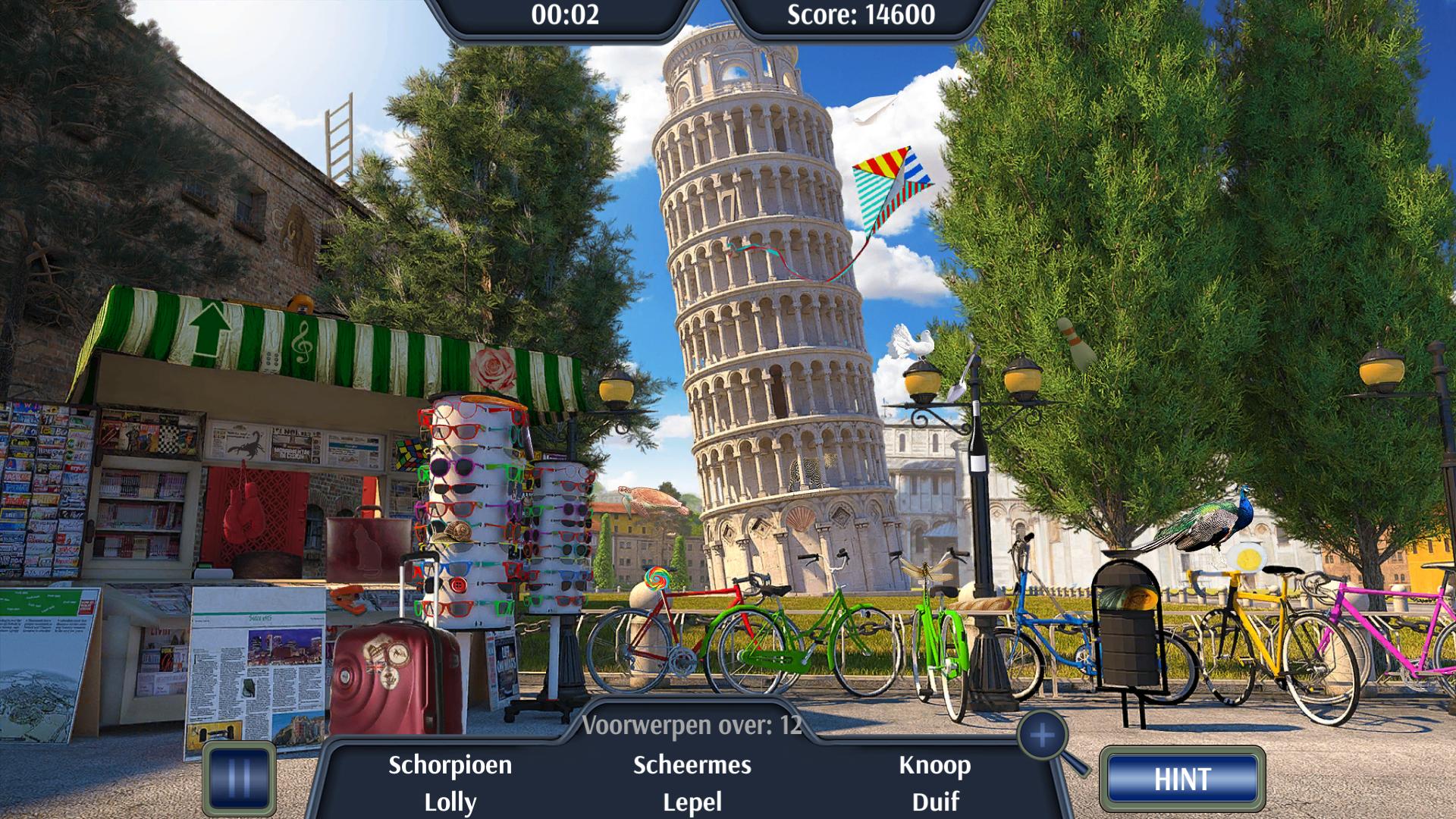The width and height of the screenshot is (1456, 819).
Task: Activate the magnifying glass zoom icon
Action: (x=1043, y=736)
